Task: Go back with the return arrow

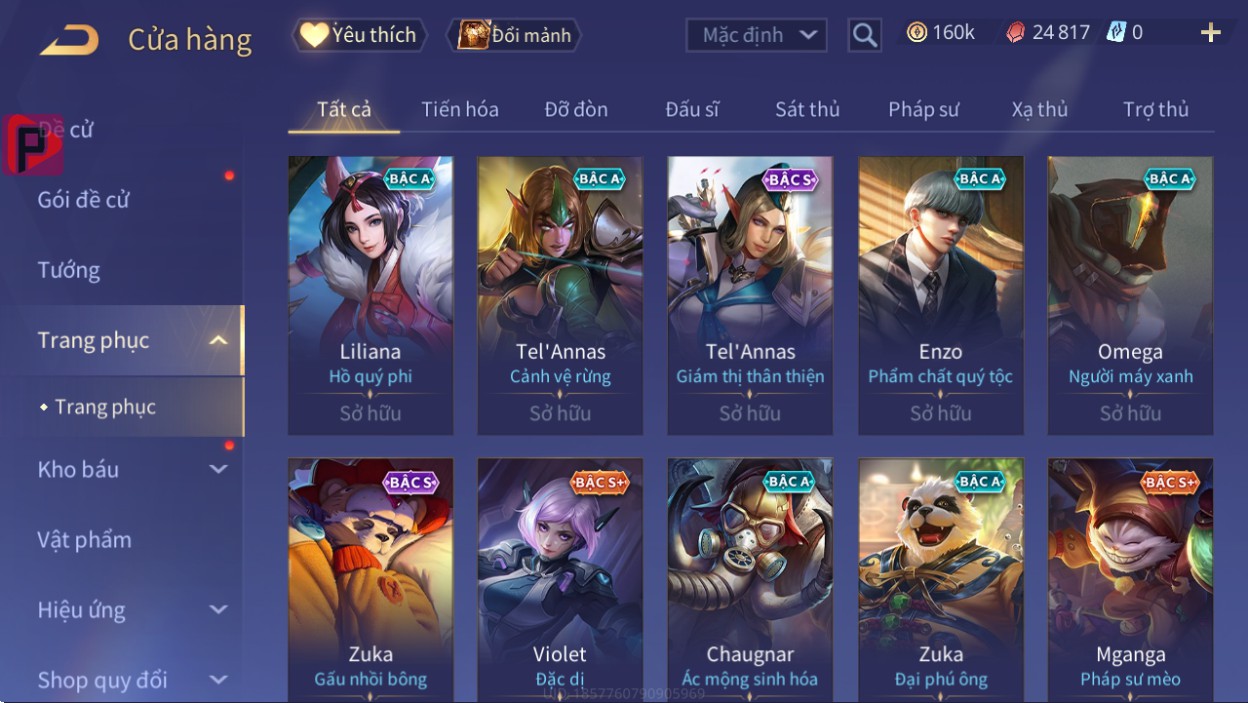Action: click(x=70, y=40)
